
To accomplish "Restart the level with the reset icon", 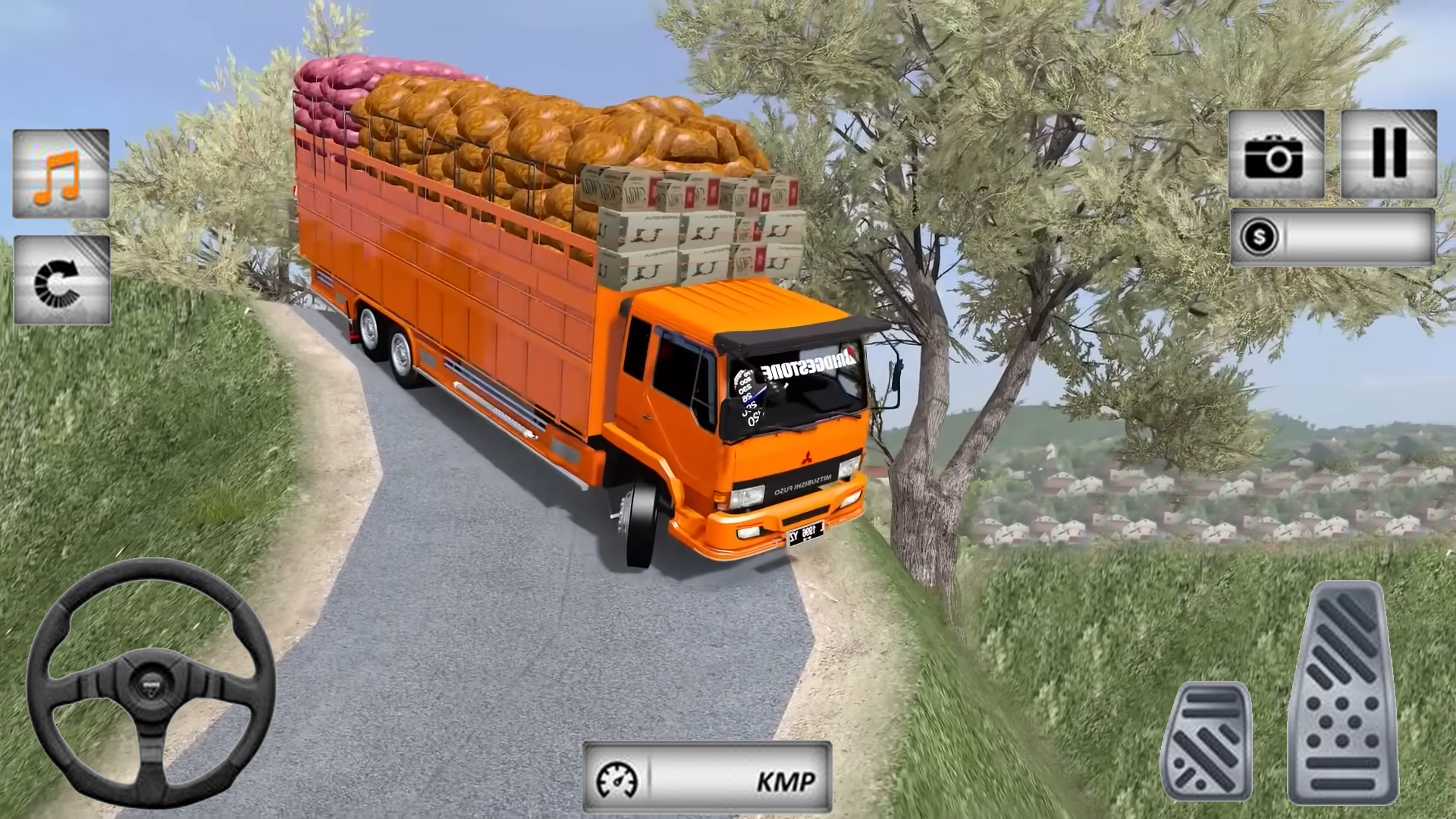I will 61,281.
